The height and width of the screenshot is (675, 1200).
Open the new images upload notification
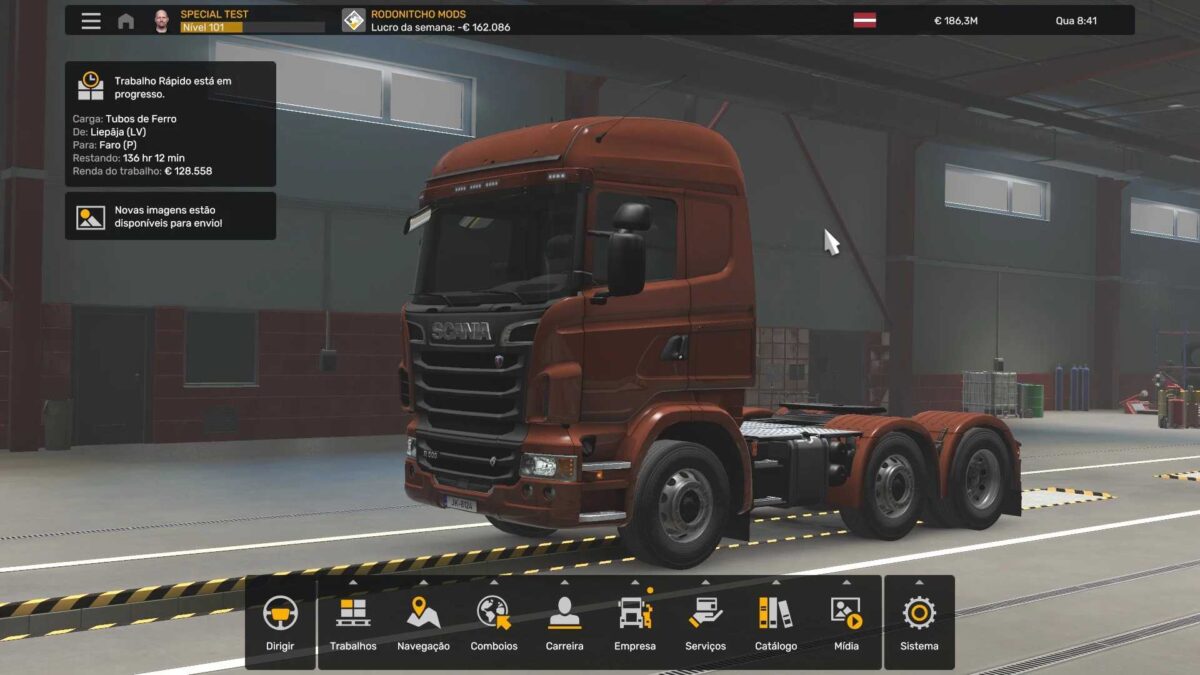(x=170, y=216)
